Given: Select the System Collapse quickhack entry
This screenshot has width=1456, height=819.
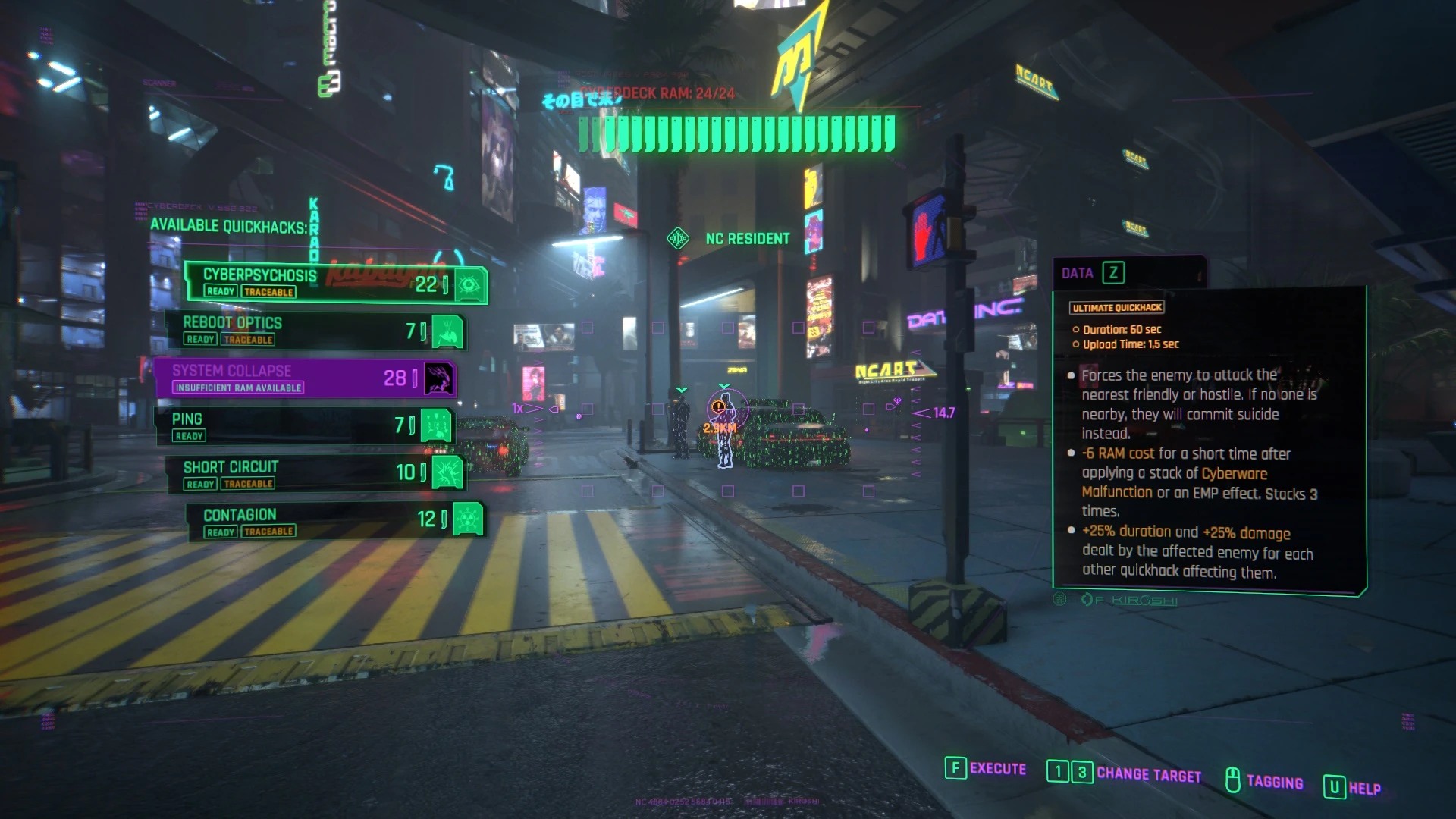Looking at the screenshot, I should [x=303, y=378].
